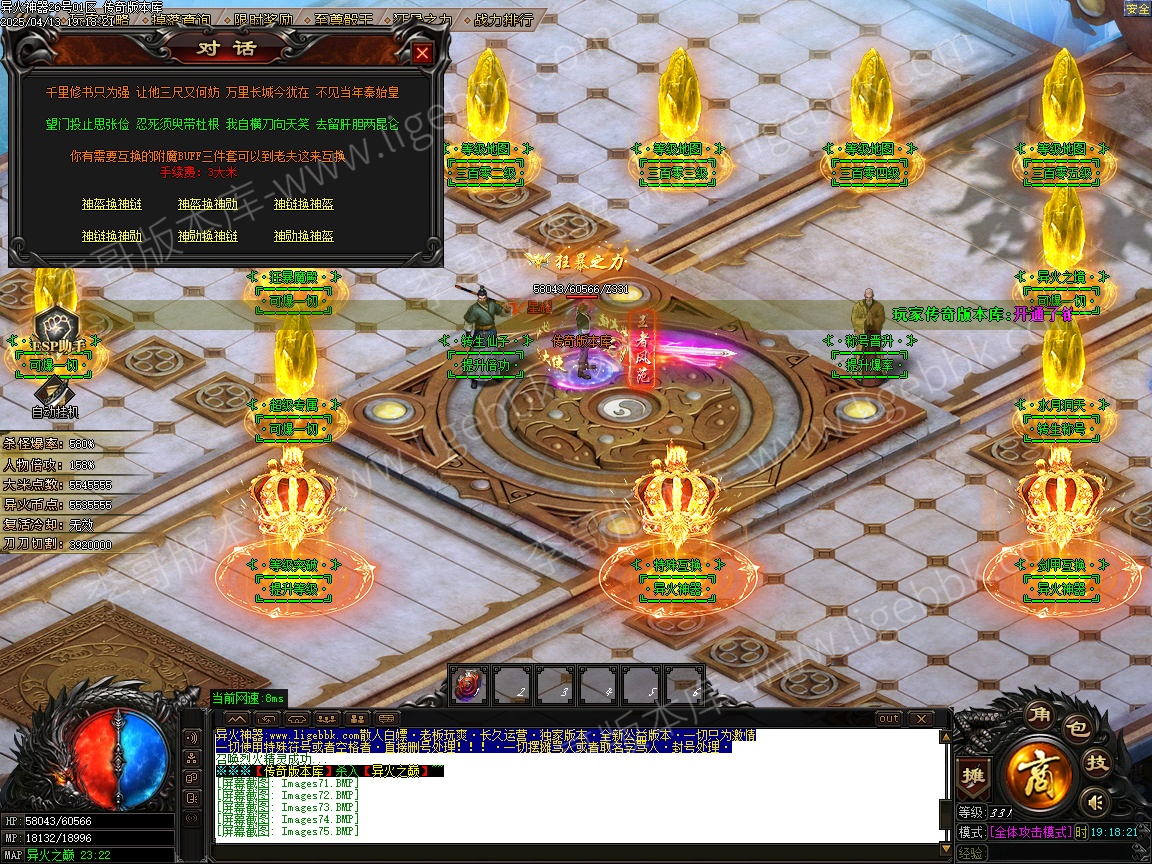Use the item in hotbar slot 1
Viewport: 1152px width, 864px height.
tap(469, 685)
